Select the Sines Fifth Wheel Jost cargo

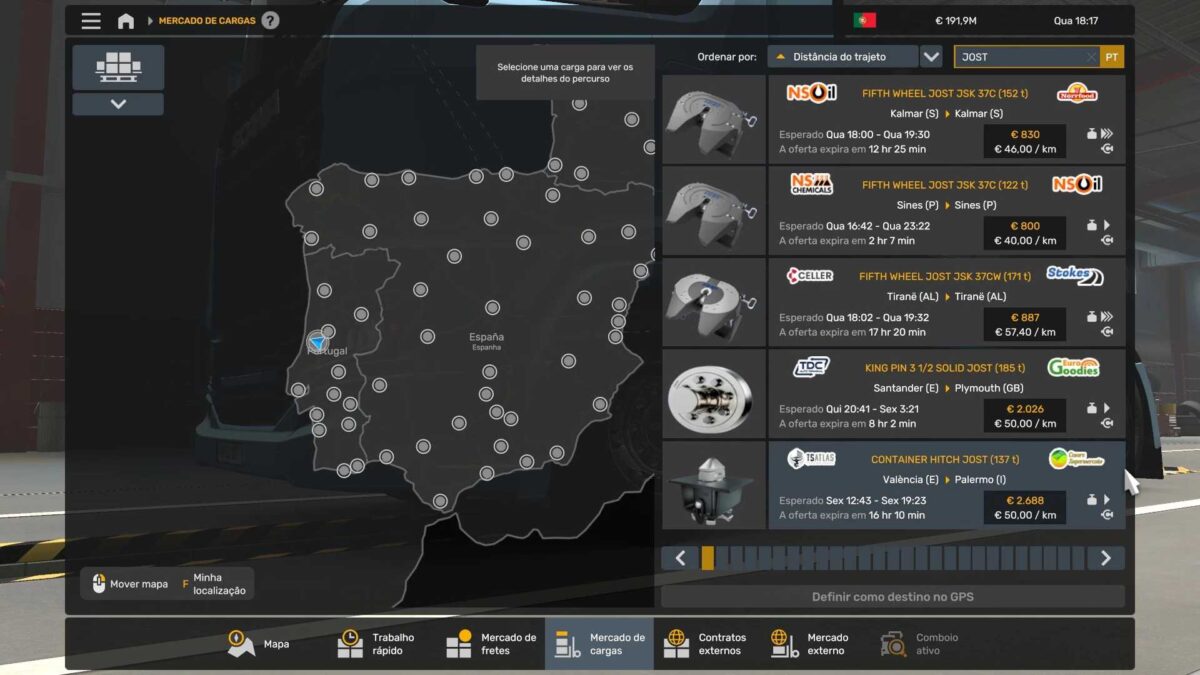tap(945, 211)
